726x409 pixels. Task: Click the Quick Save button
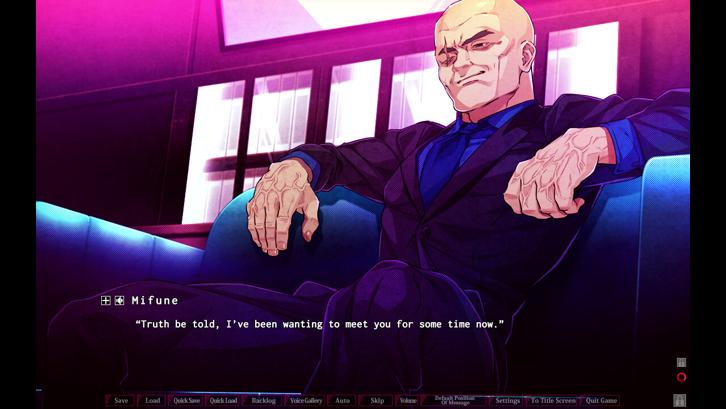click(x=187, y=401)
